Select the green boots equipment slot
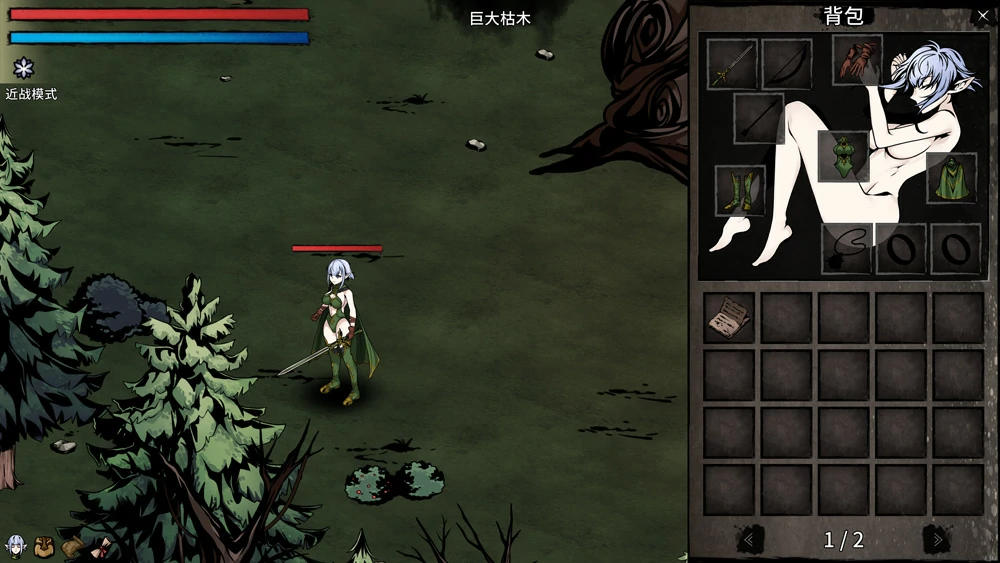The image size is (1000, 563). (740, 190)
